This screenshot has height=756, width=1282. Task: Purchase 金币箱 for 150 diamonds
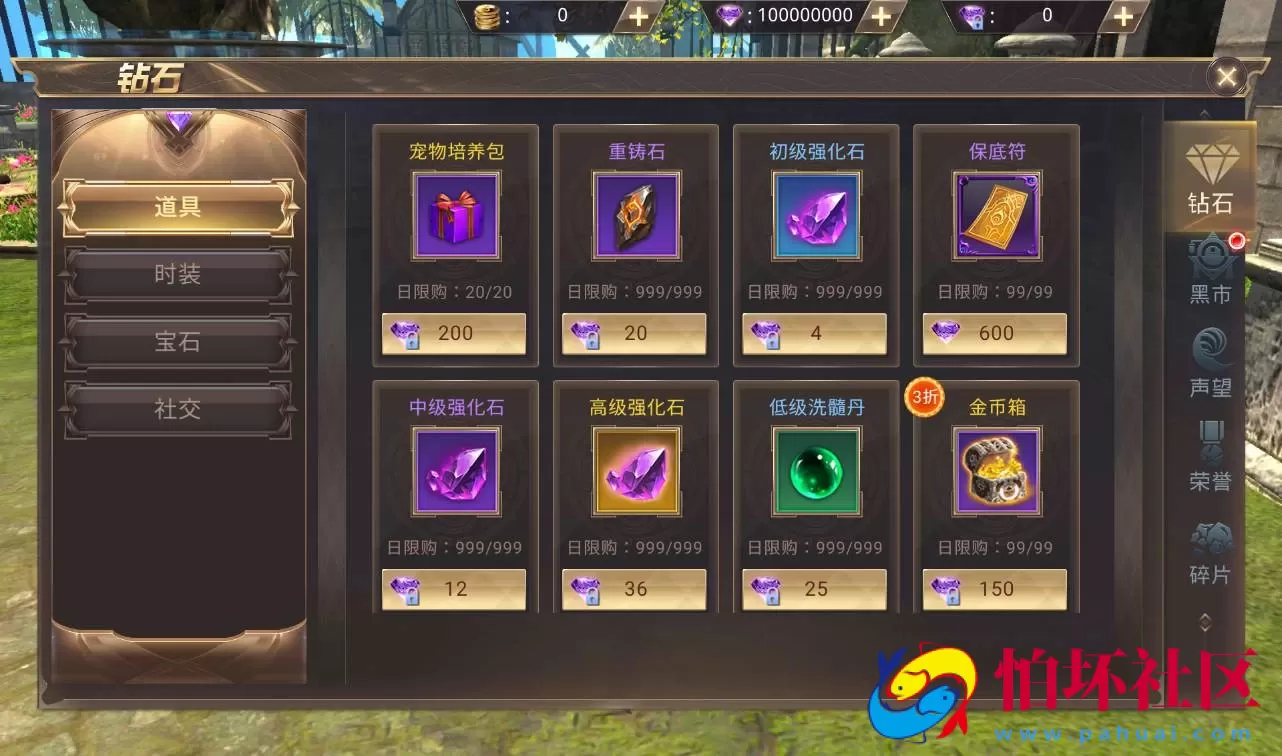[x=995, y=589]
